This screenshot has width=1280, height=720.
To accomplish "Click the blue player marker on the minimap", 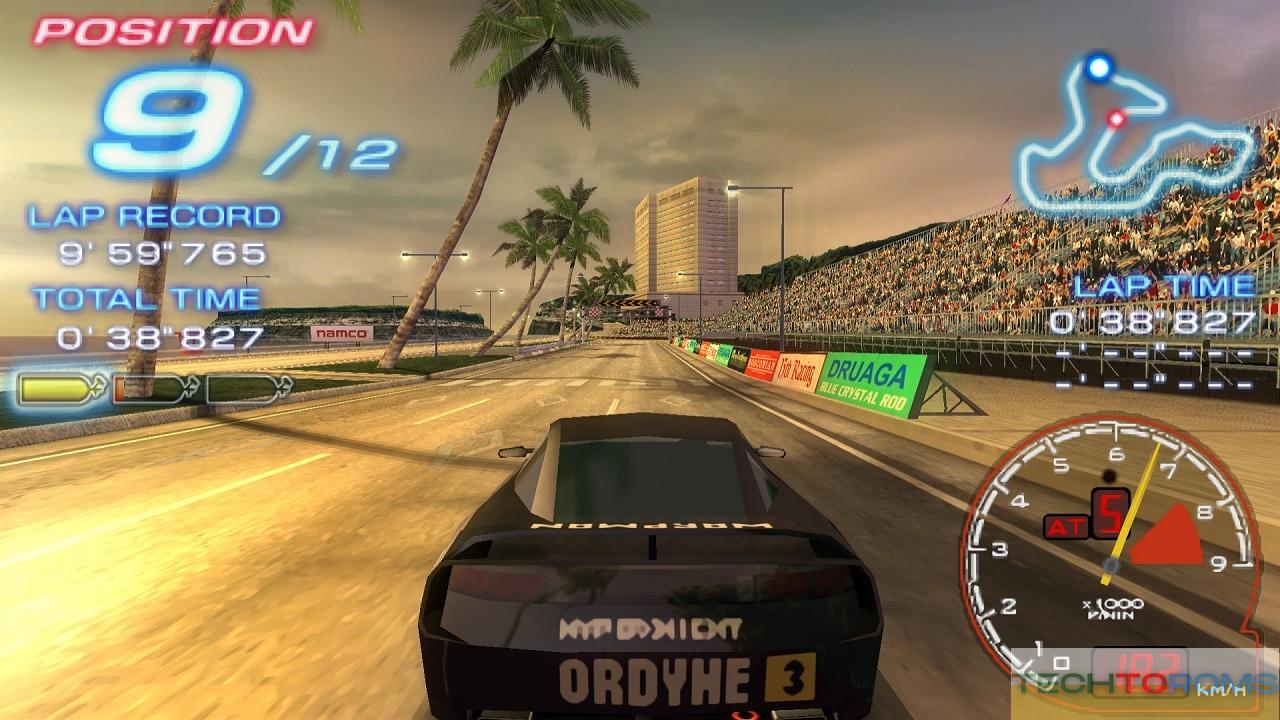I will click(1098, 67).
